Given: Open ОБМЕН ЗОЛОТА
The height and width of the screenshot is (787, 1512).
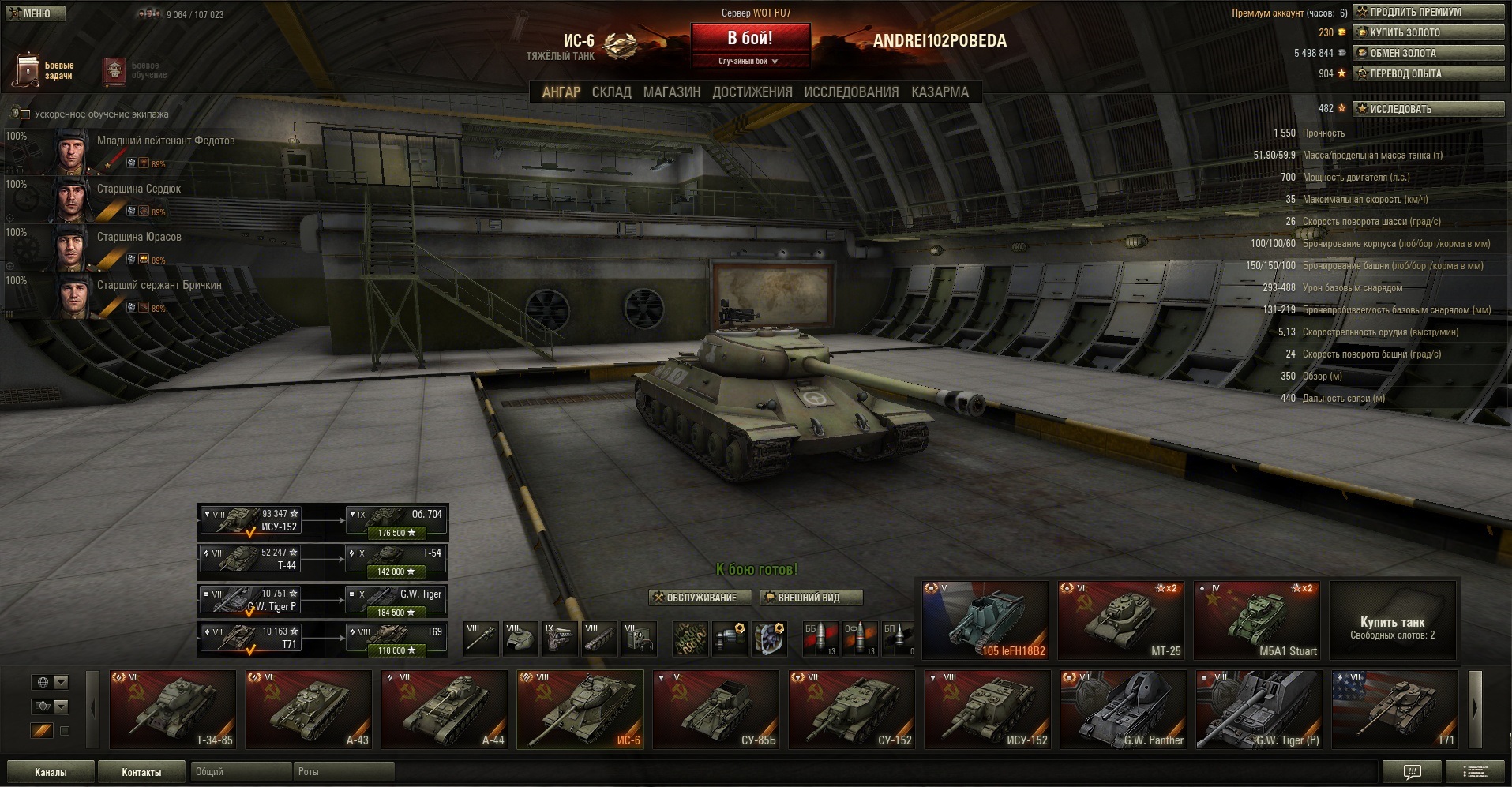Looking at the screenshot, I should tap(1428, 53).
